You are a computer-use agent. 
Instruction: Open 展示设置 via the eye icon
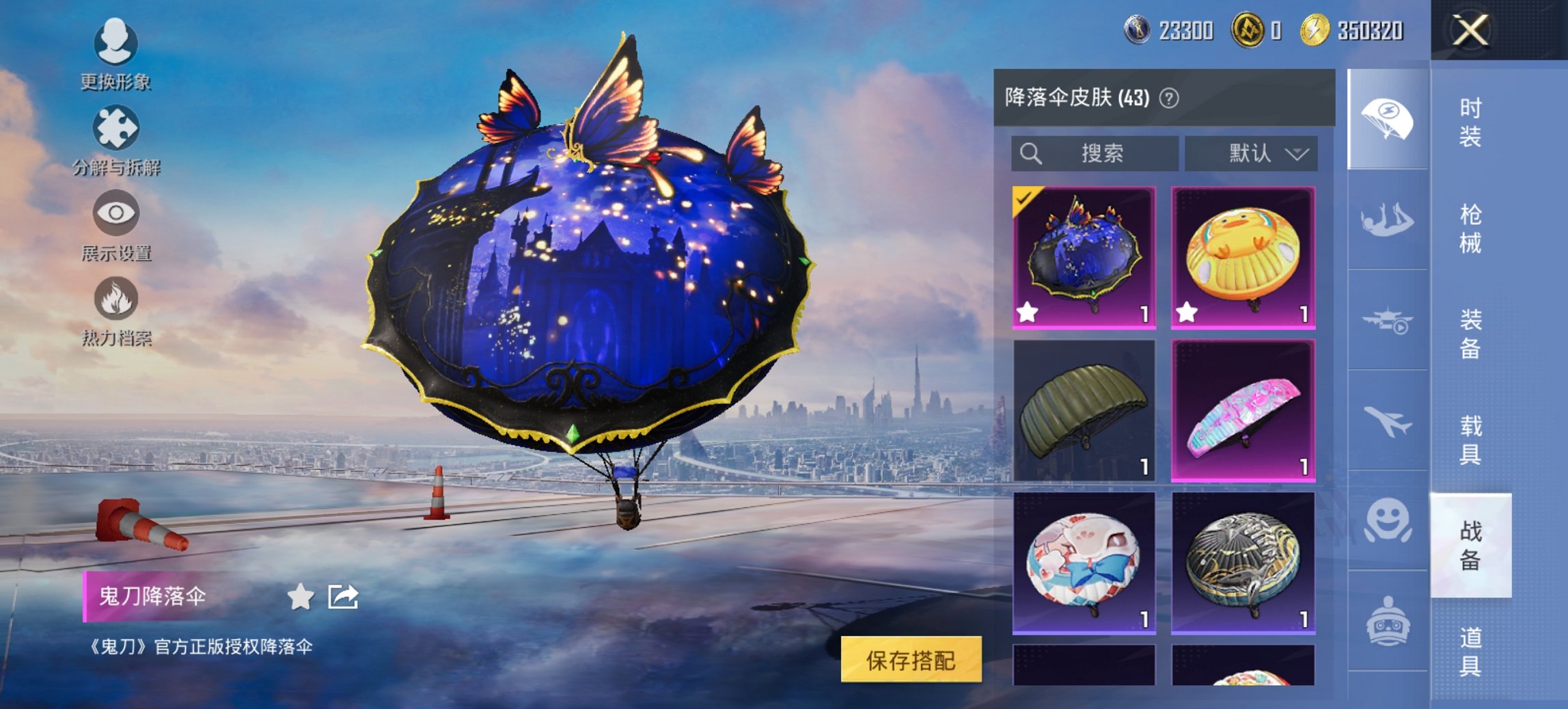coord(116,213)
